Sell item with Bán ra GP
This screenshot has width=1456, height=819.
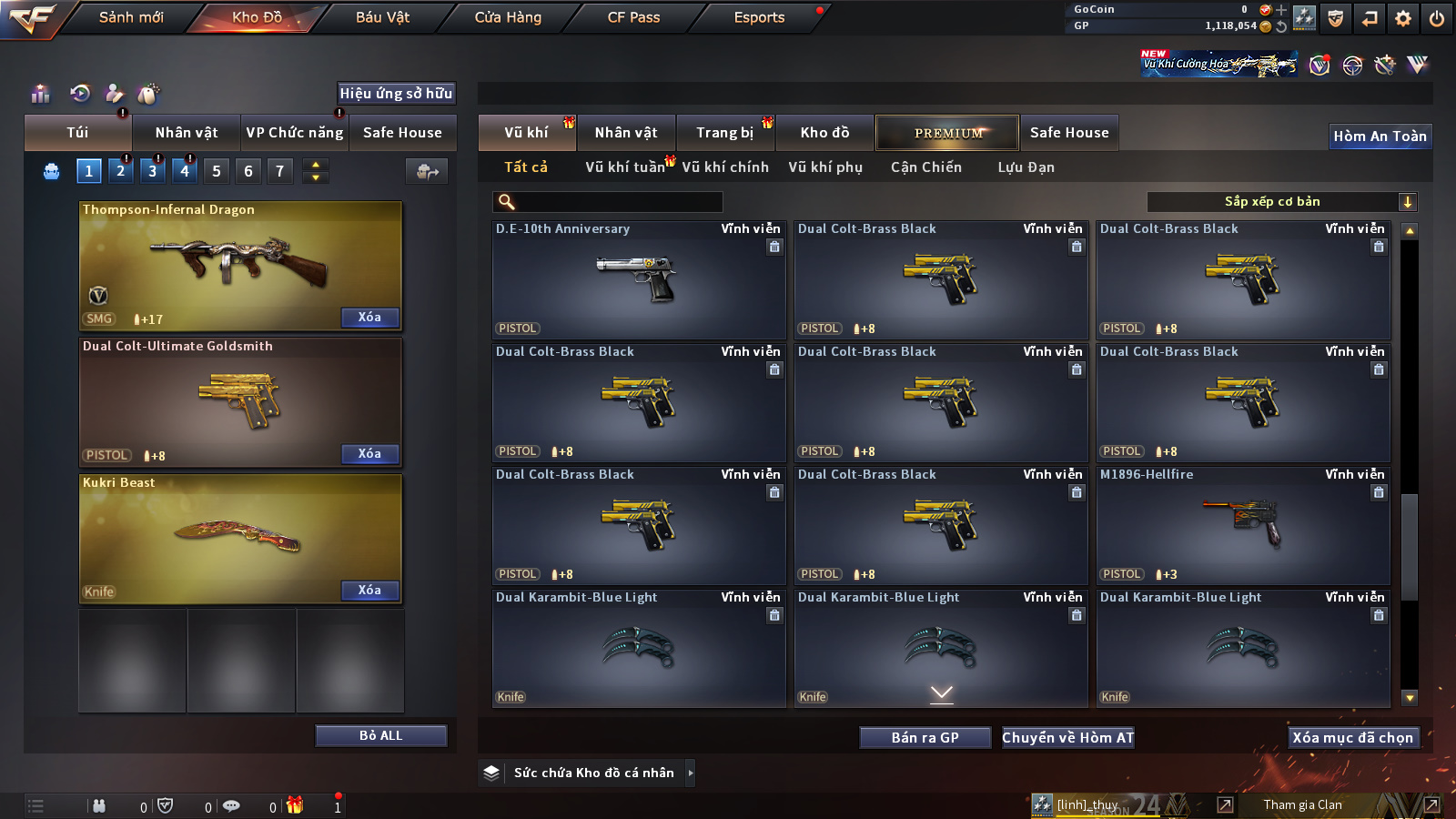coord(925,738)
